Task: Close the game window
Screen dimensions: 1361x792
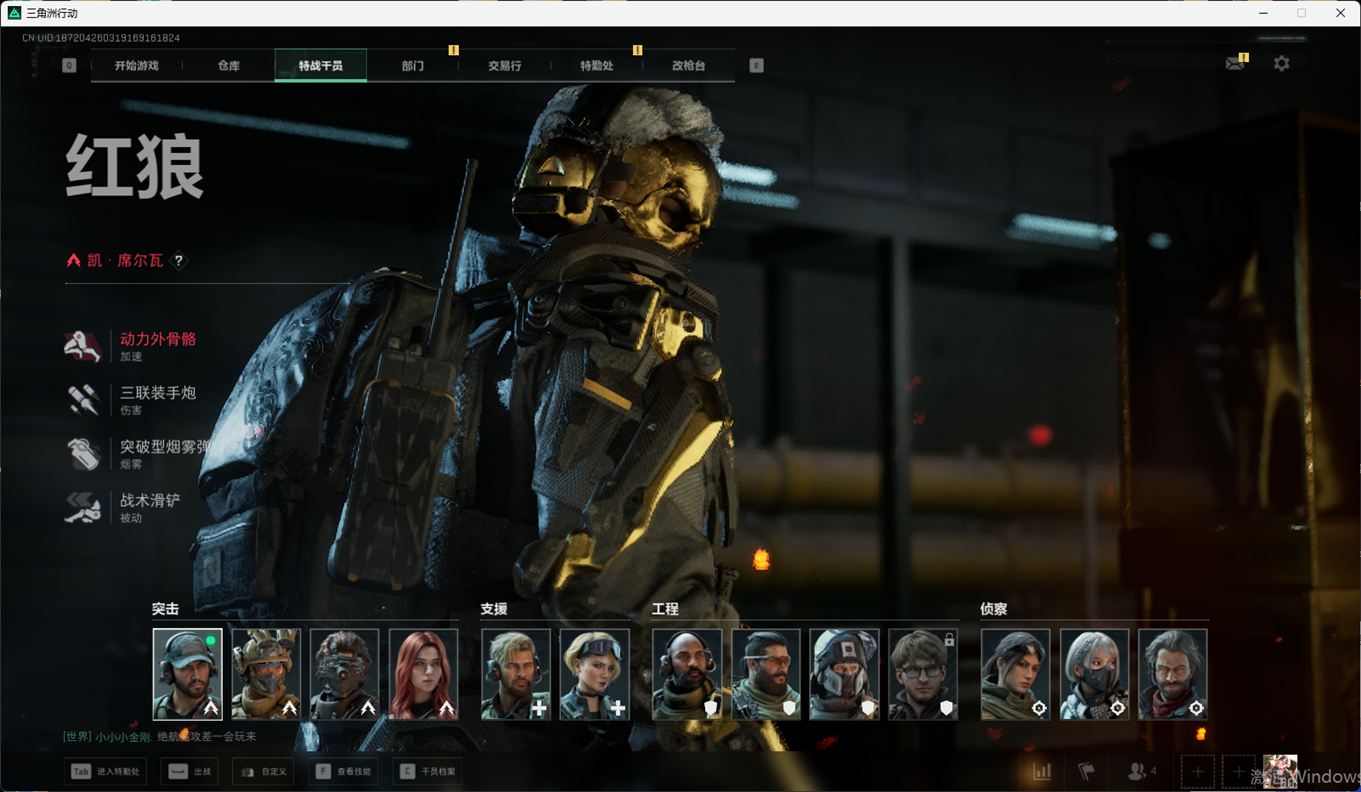Action: 1341,13
